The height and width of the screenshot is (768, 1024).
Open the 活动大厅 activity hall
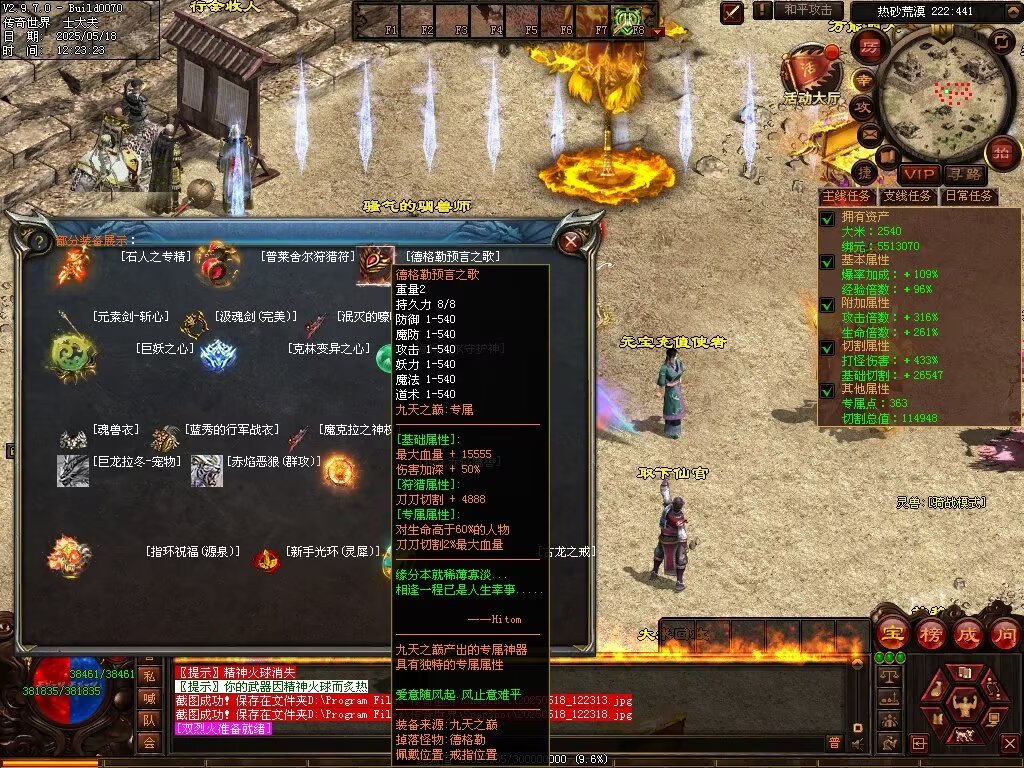pos(810,70)
